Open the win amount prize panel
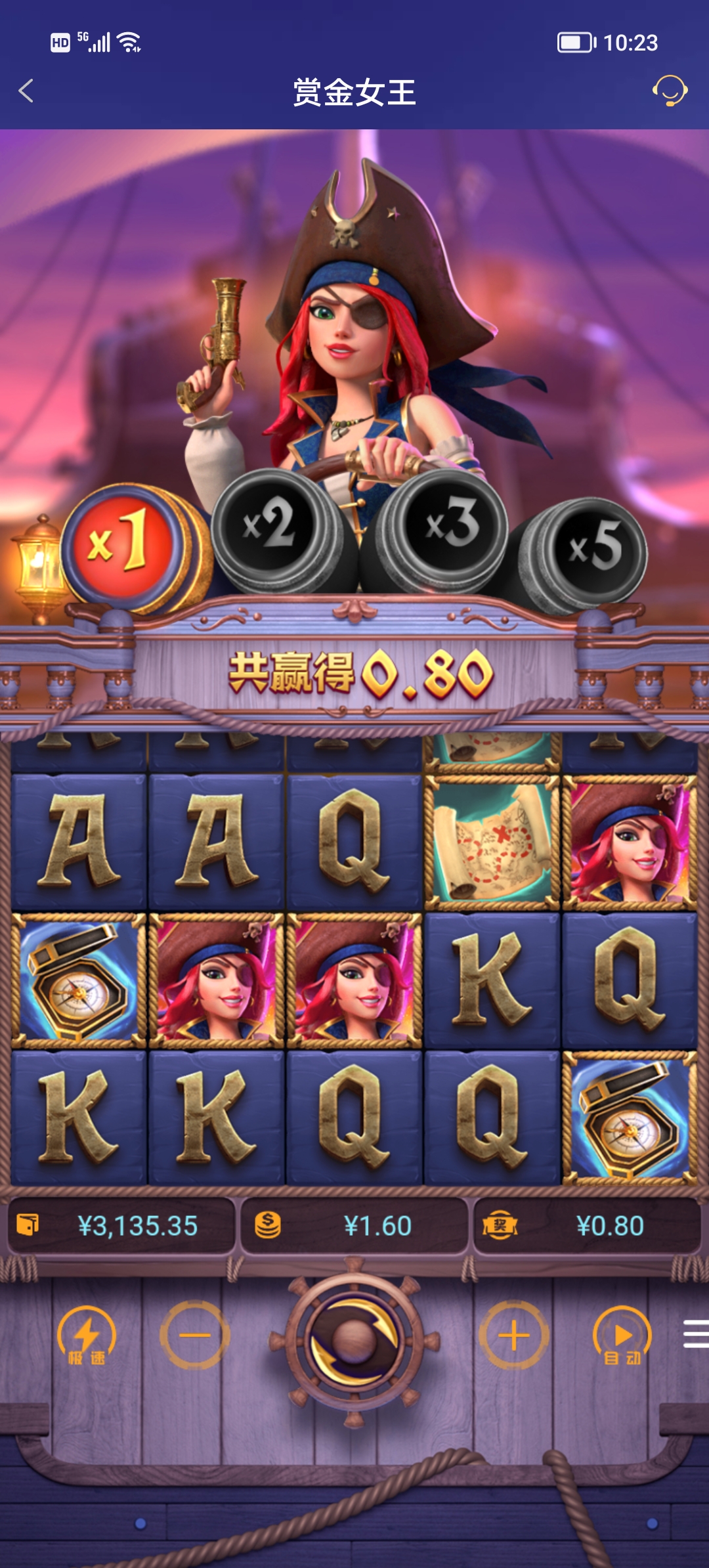The height and width of the screenshot is (1568, 709). tap(587, 1226)
